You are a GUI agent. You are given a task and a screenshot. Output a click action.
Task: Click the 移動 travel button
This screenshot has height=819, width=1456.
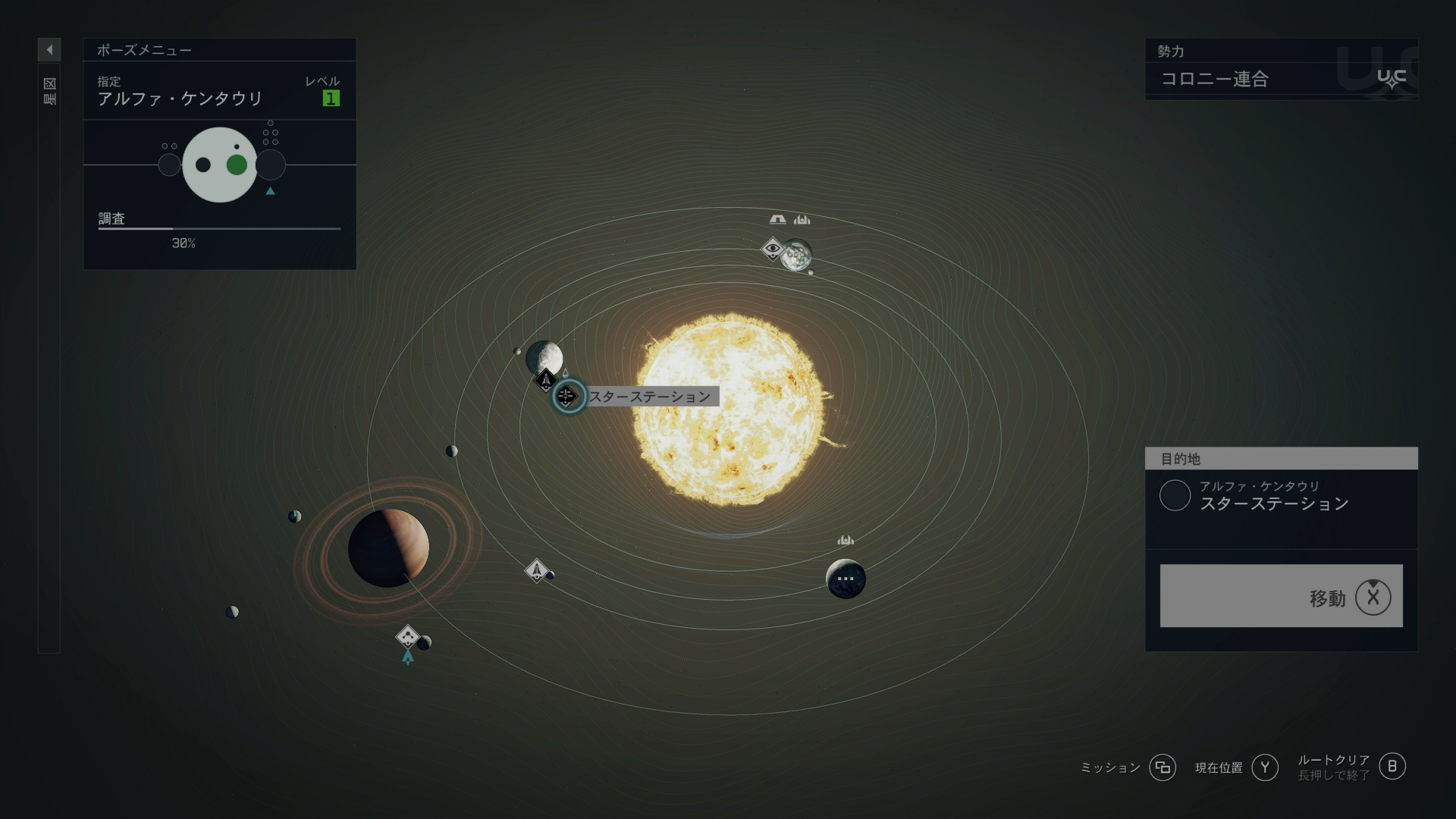(x=1281, y=596)
